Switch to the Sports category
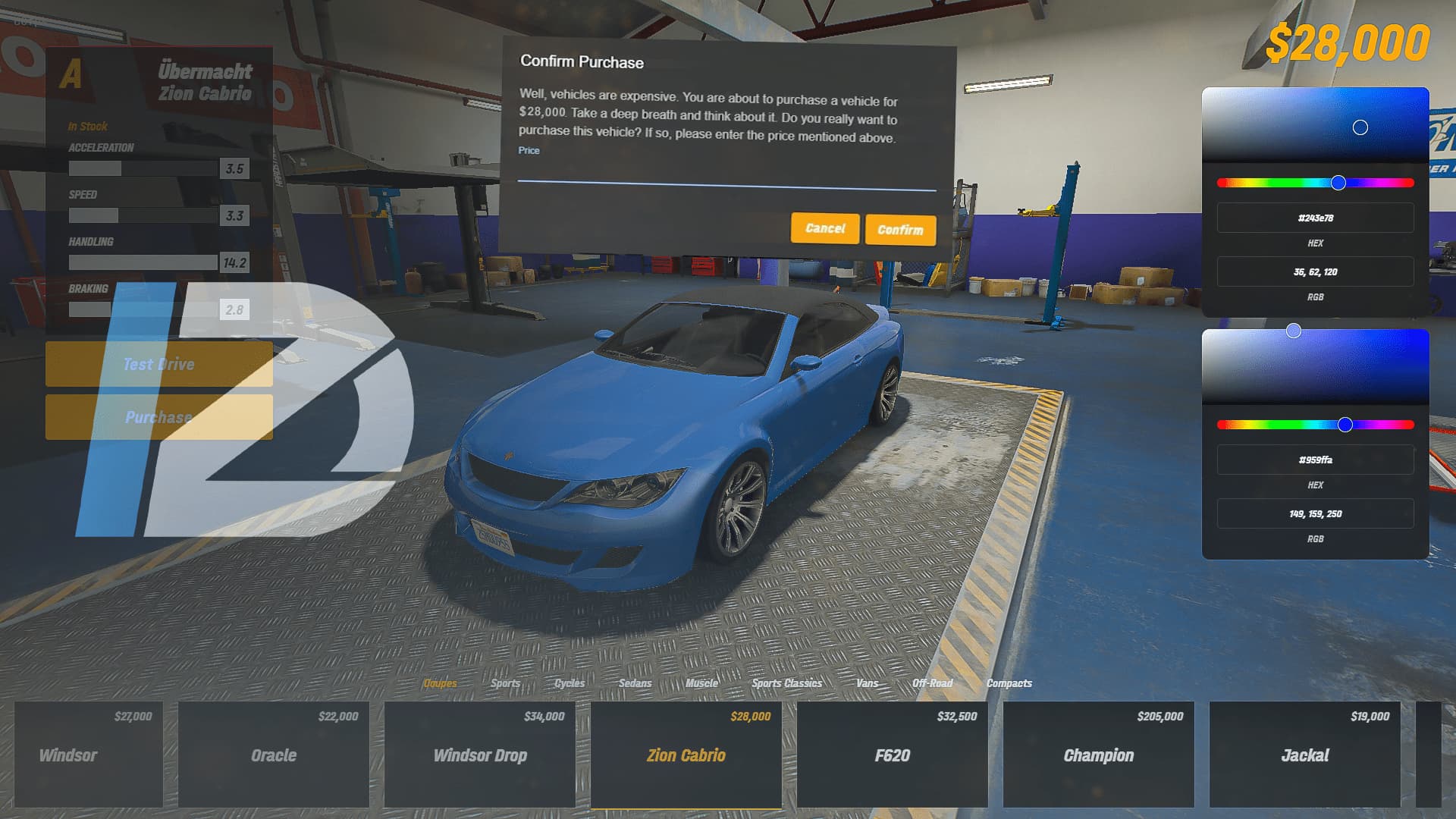Viewport: 1456px width, 819px height. tap(505, 683)
